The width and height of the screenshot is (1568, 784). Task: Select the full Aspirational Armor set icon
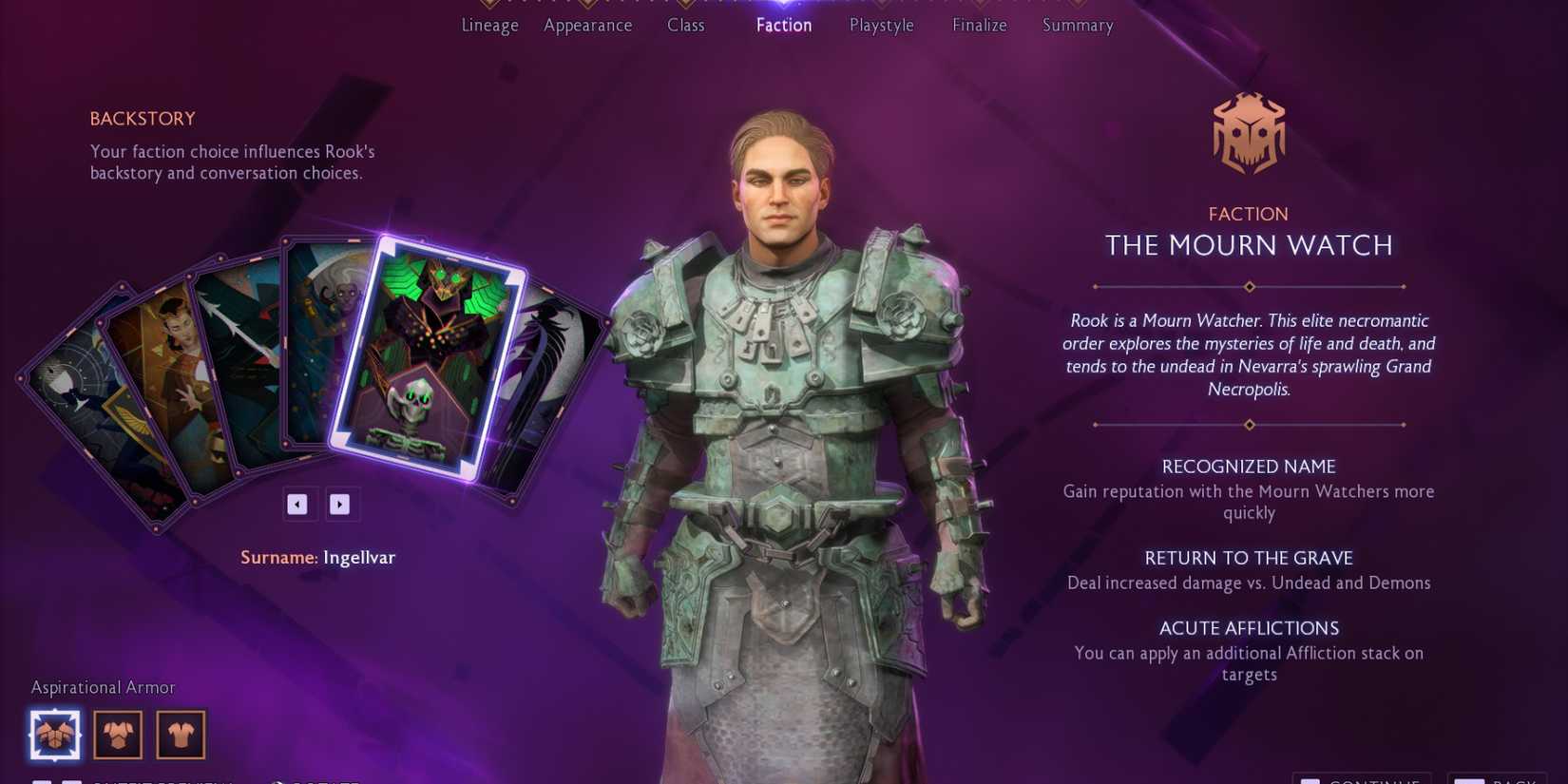[x=54, y=734]
